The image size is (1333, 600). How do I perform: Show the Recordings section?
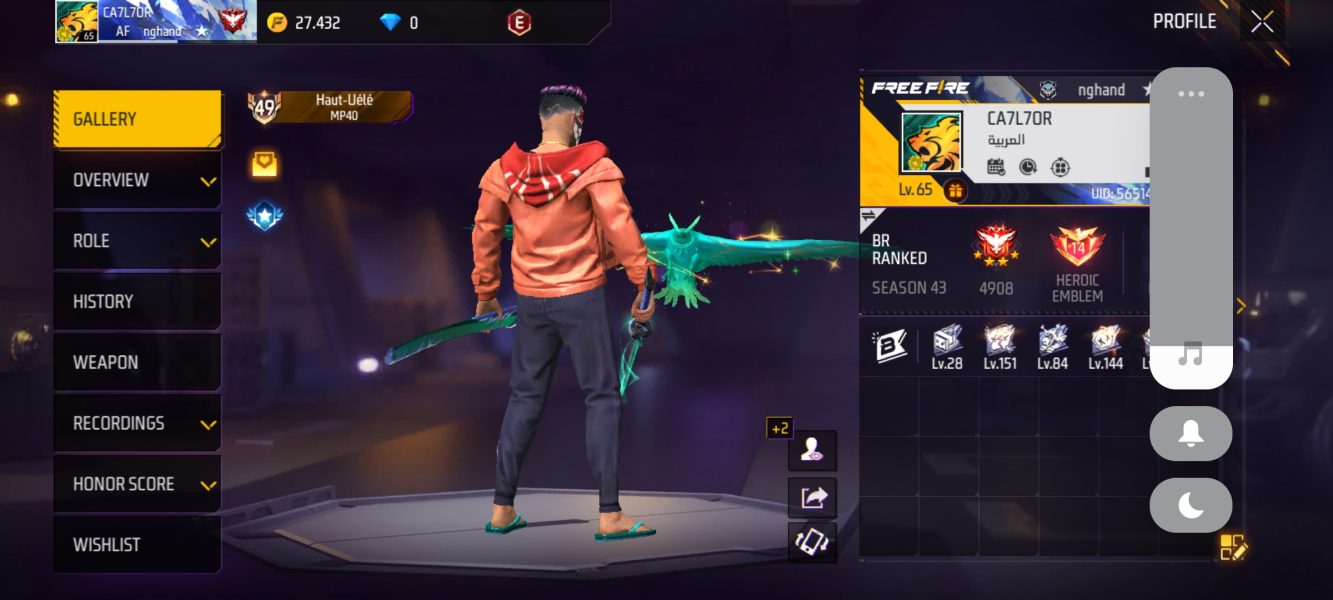click(x=137, y=423)
